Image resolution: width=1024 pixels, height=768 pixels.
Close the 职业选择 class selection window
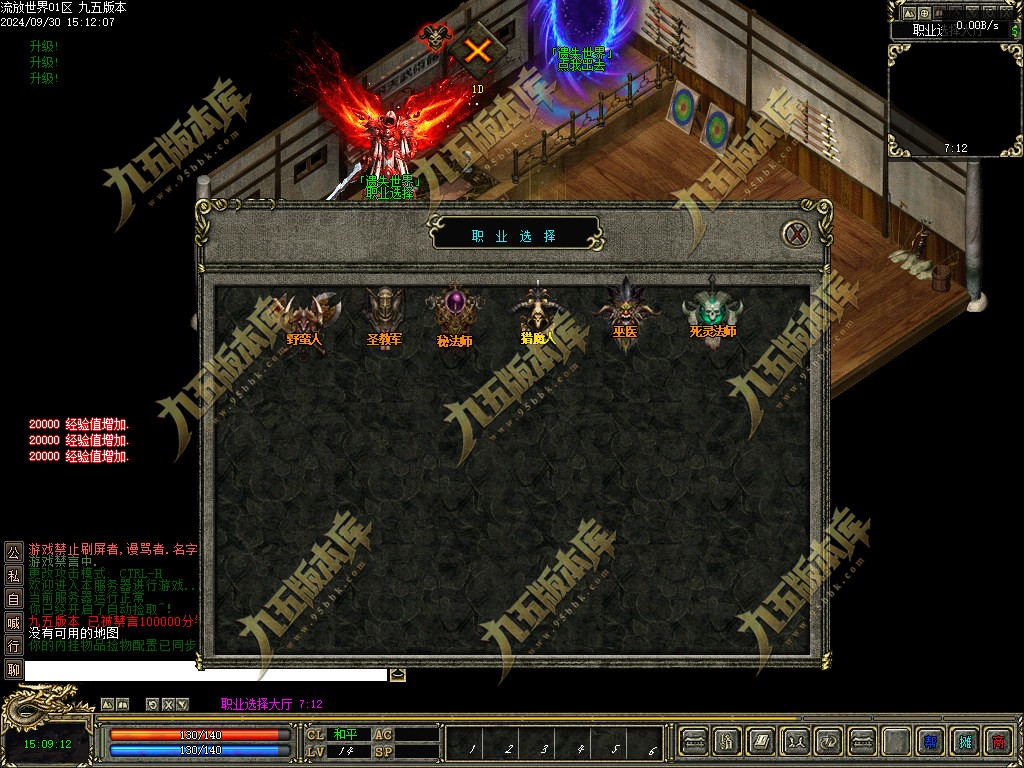796,234
